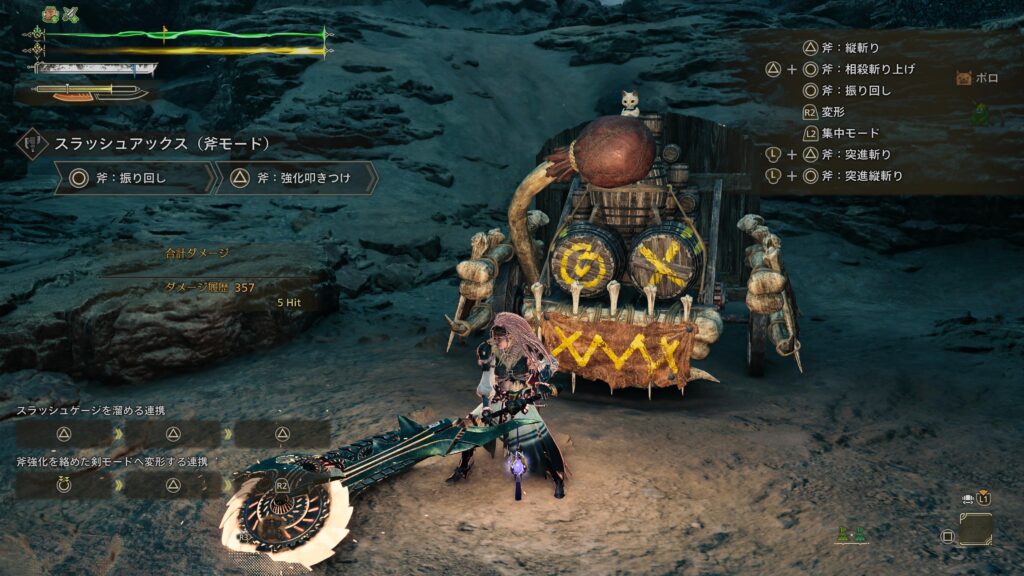Click the green two-hunter party icon
This screenshot has height=576, width=1024.
(x=849, y=535)
